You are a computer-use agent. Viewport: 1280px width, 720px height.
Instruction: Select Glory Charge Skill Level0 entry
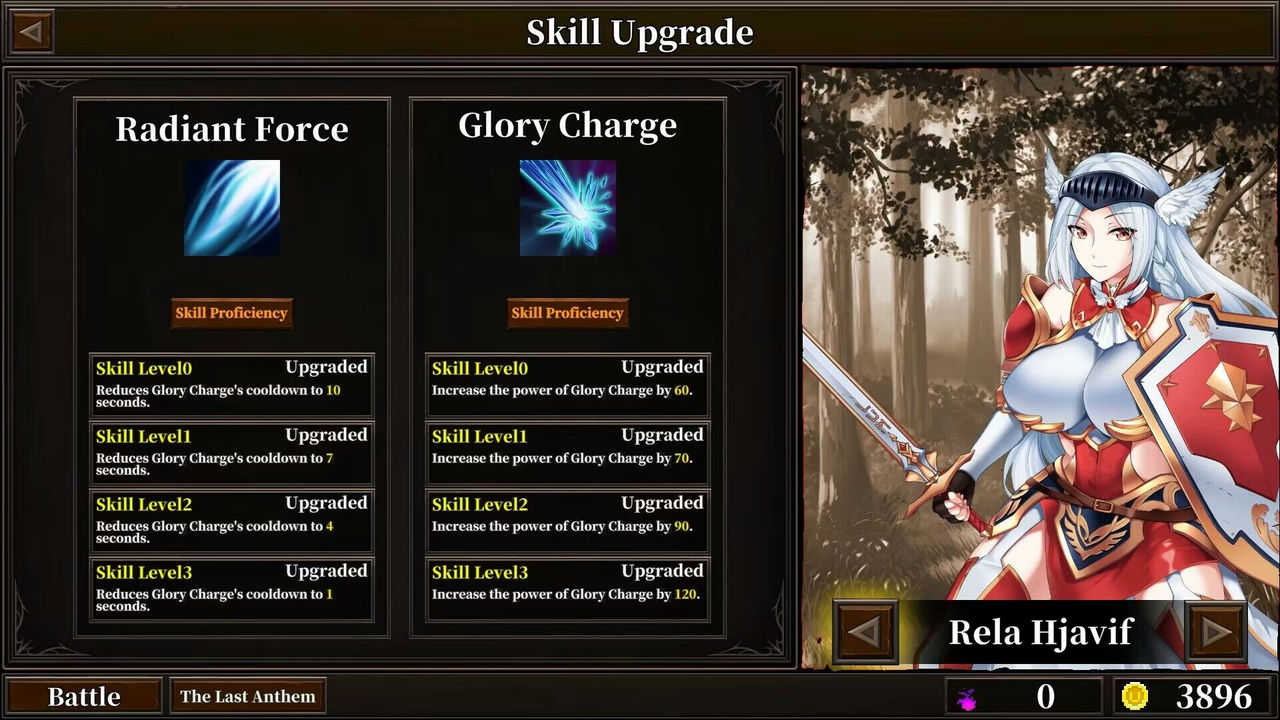coord(567,384)
